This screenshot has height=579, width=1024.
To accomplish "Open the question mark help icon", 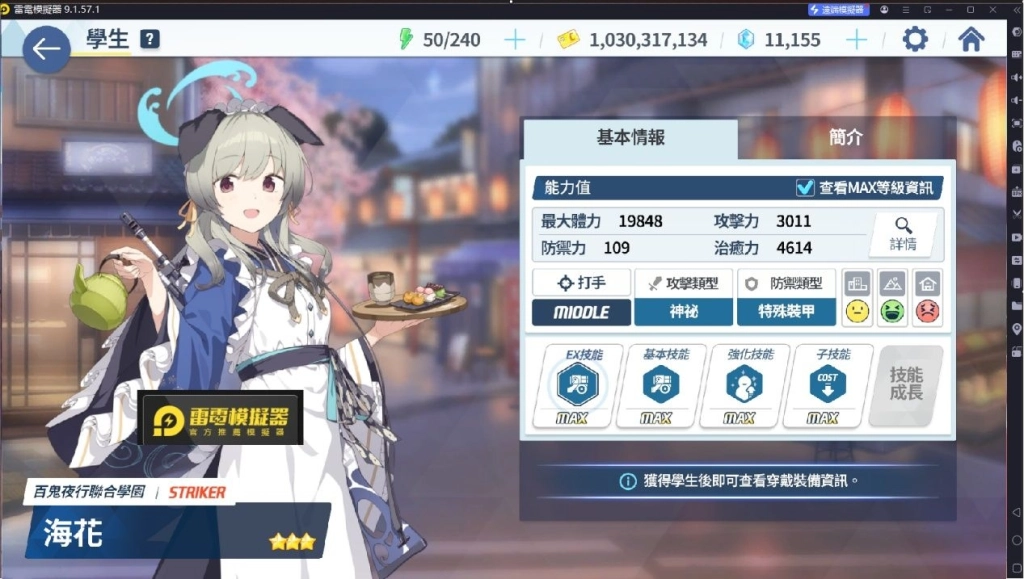I will coord(150,40).
